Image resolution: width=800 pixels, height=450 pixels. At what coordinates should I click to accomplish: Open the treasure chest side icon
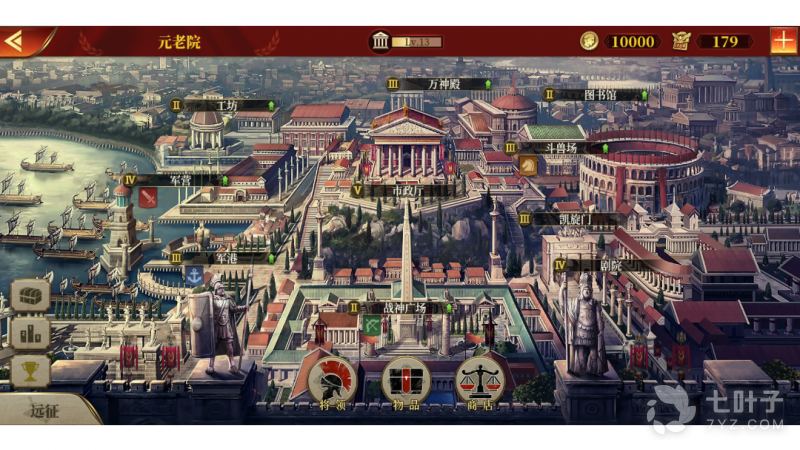pos(30,295)
